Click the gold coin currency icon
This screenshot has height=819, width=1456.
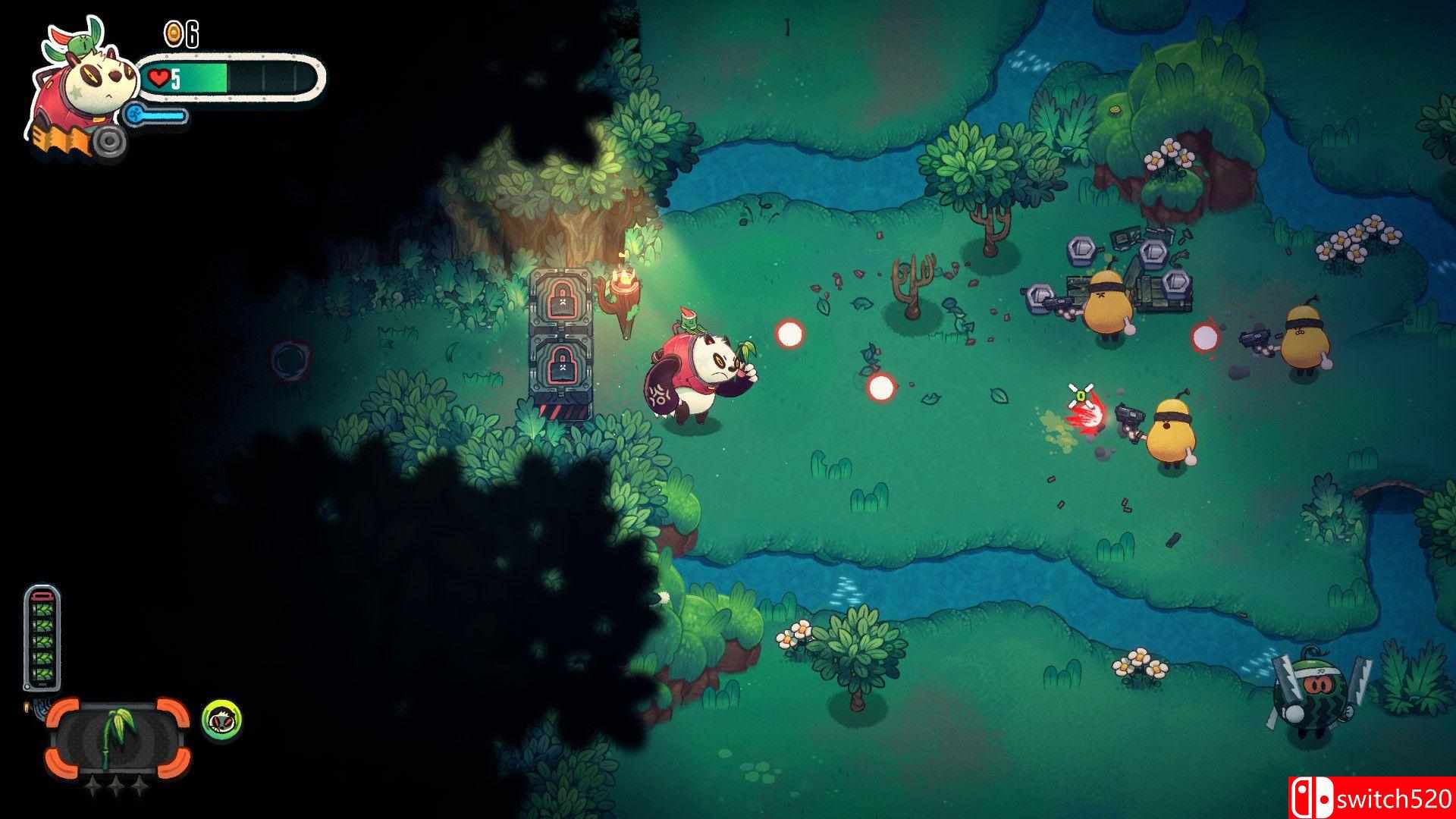tap(173, 33)
